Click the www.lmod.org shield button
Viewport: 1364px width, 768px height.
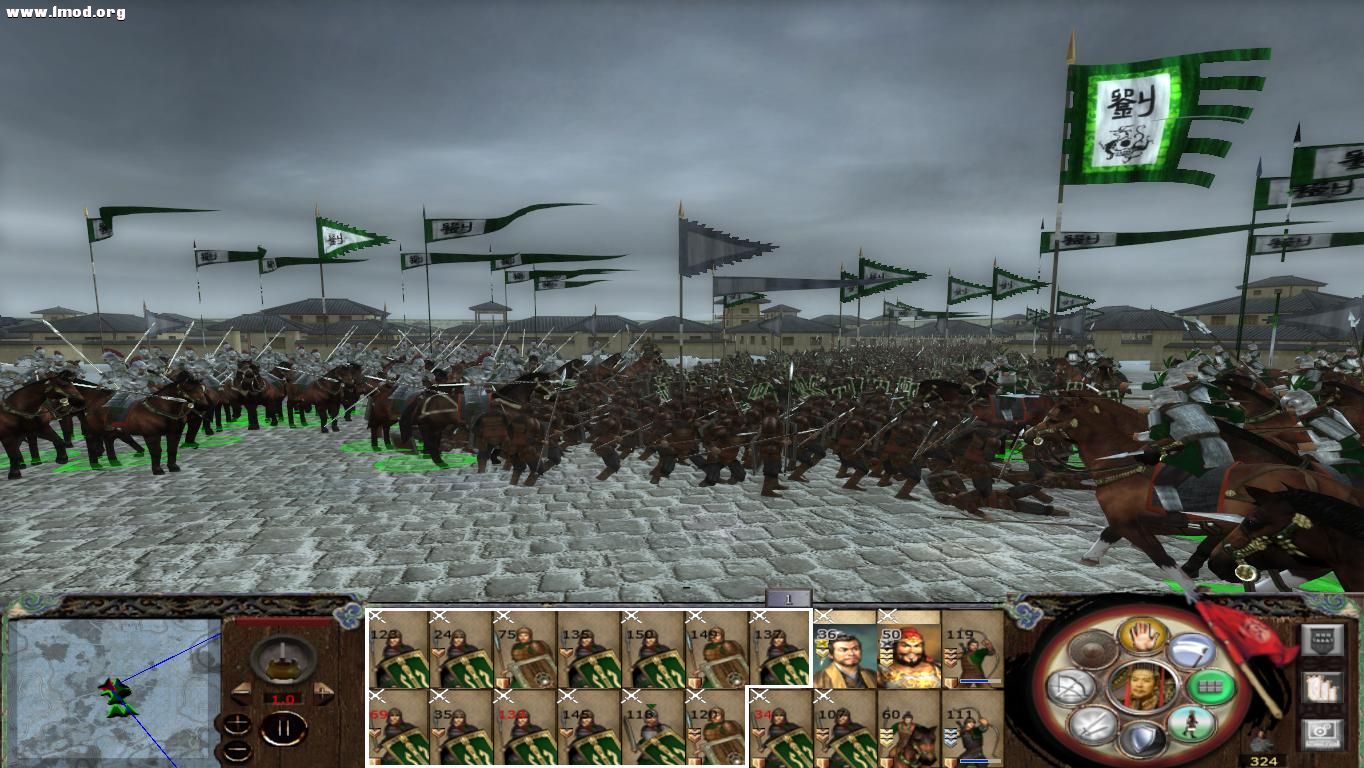[x=1324, y=640]
